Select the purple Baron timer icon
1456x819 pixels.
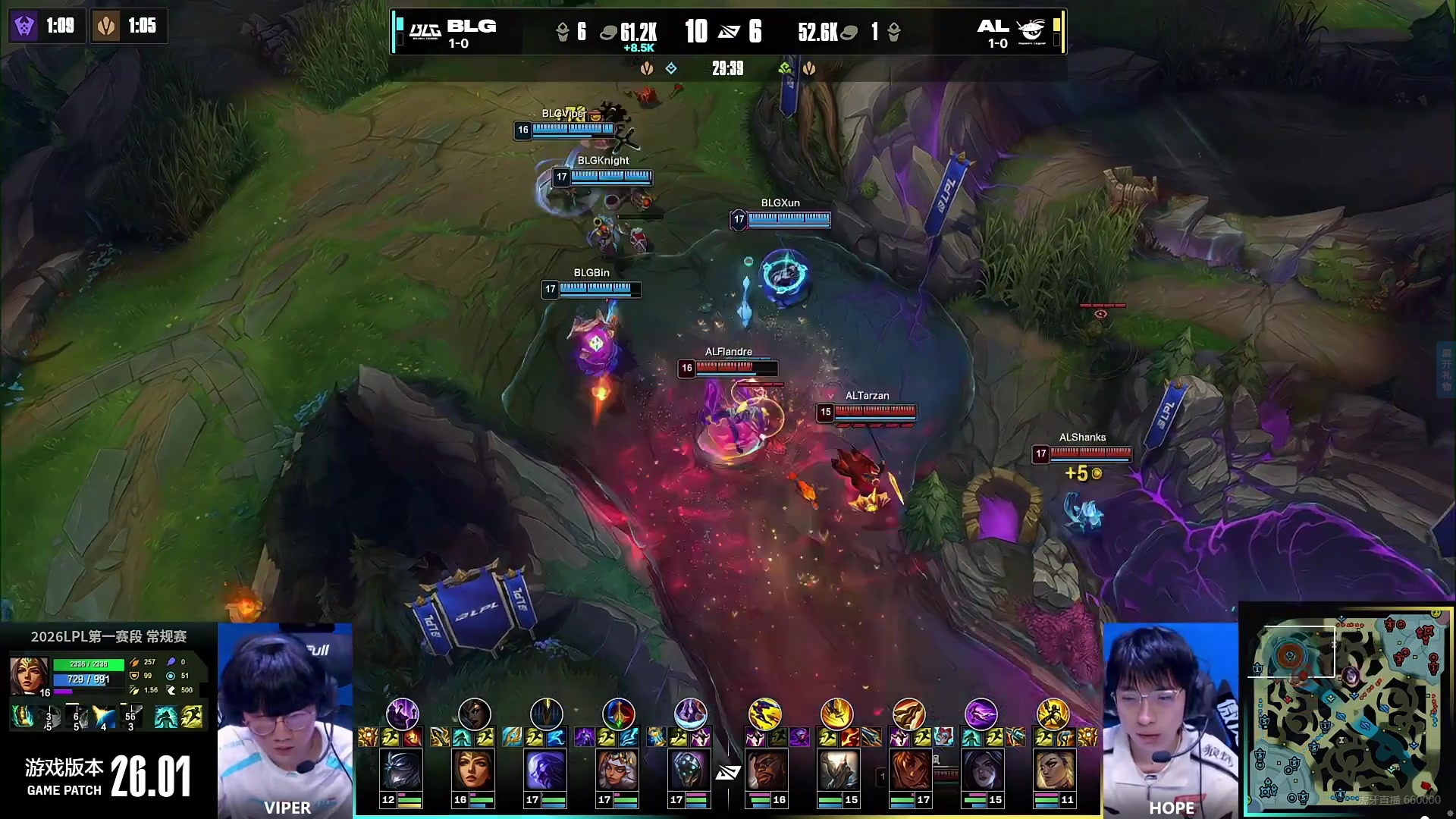click(24, 26)
